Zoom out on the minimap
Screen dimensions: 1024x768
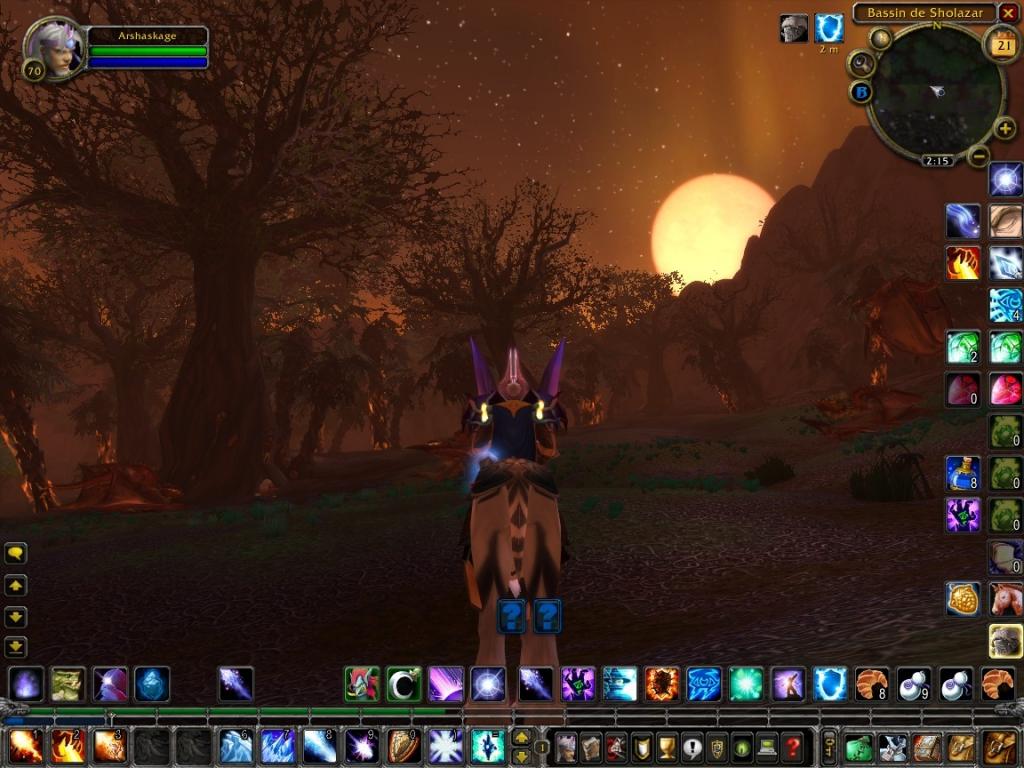(x=979, y=155)
